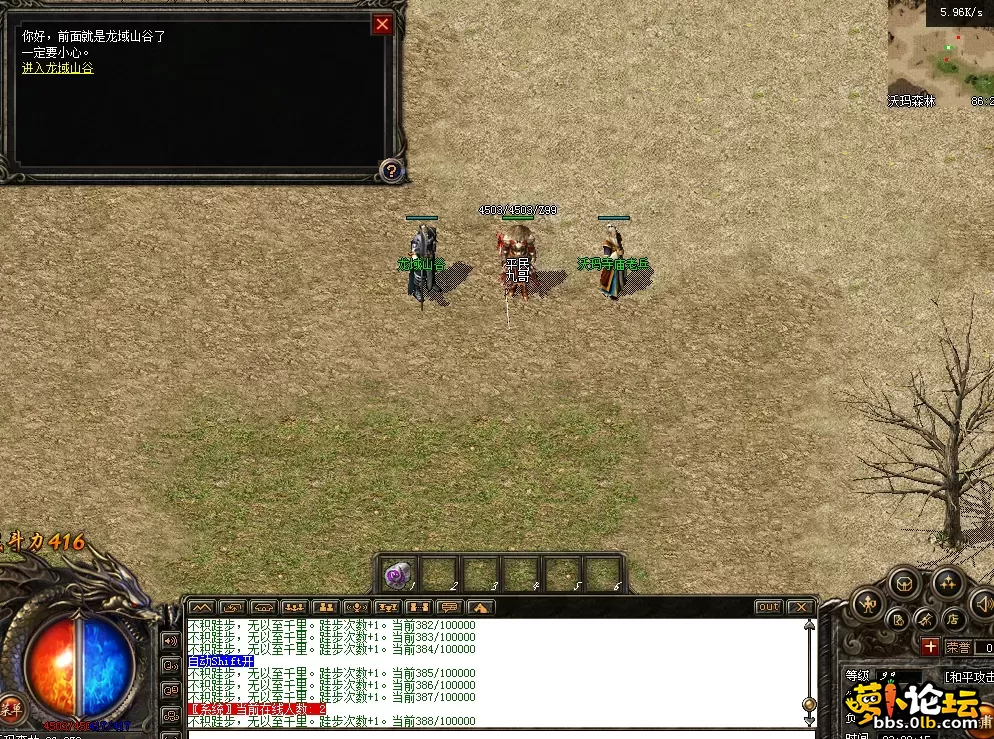994x739 pixels.
Task: Click the chat log scrollbar handle
Action: [809, 705]
